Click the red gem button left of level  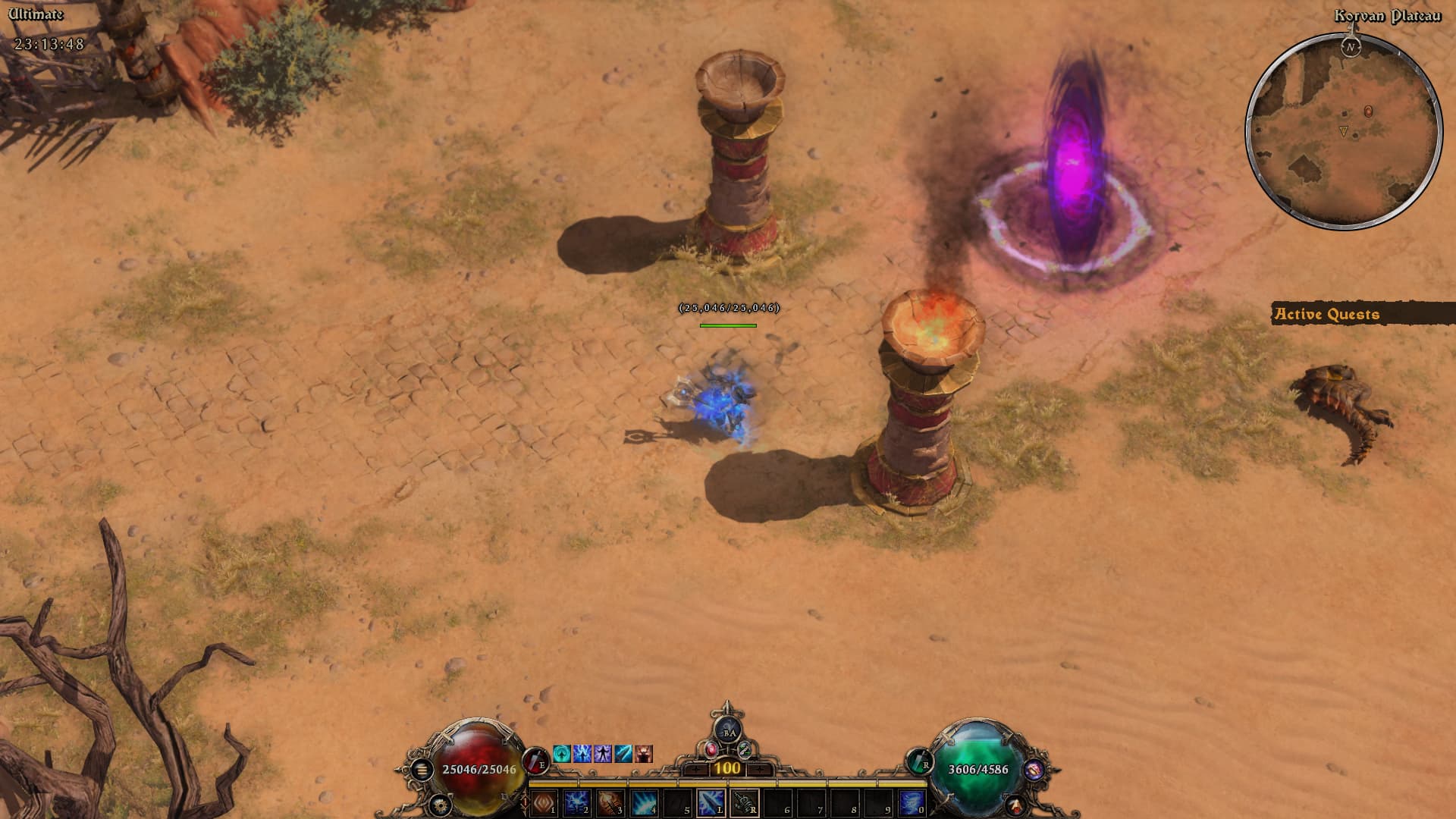(x=711, y=749)
